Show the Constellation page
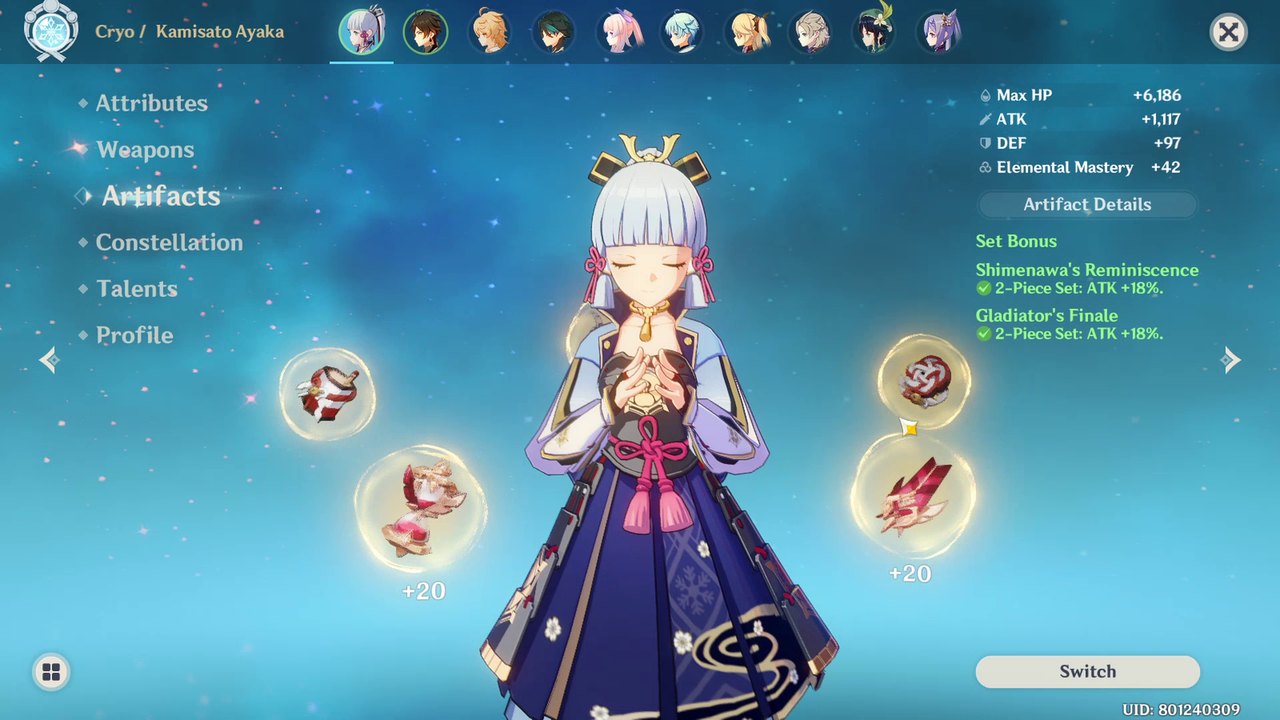The width and height of the screenshot is (1280, 720). 168,242
